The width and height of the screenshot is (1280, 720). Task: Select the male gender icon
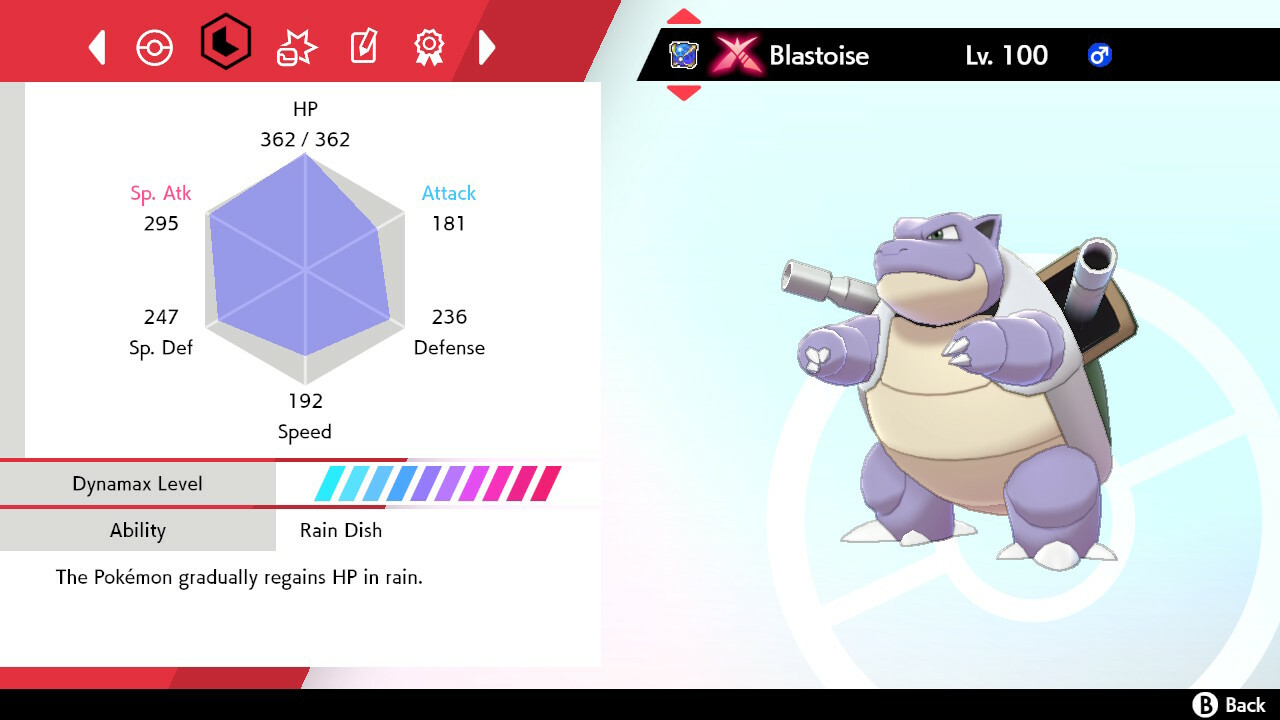(1099, 56)
